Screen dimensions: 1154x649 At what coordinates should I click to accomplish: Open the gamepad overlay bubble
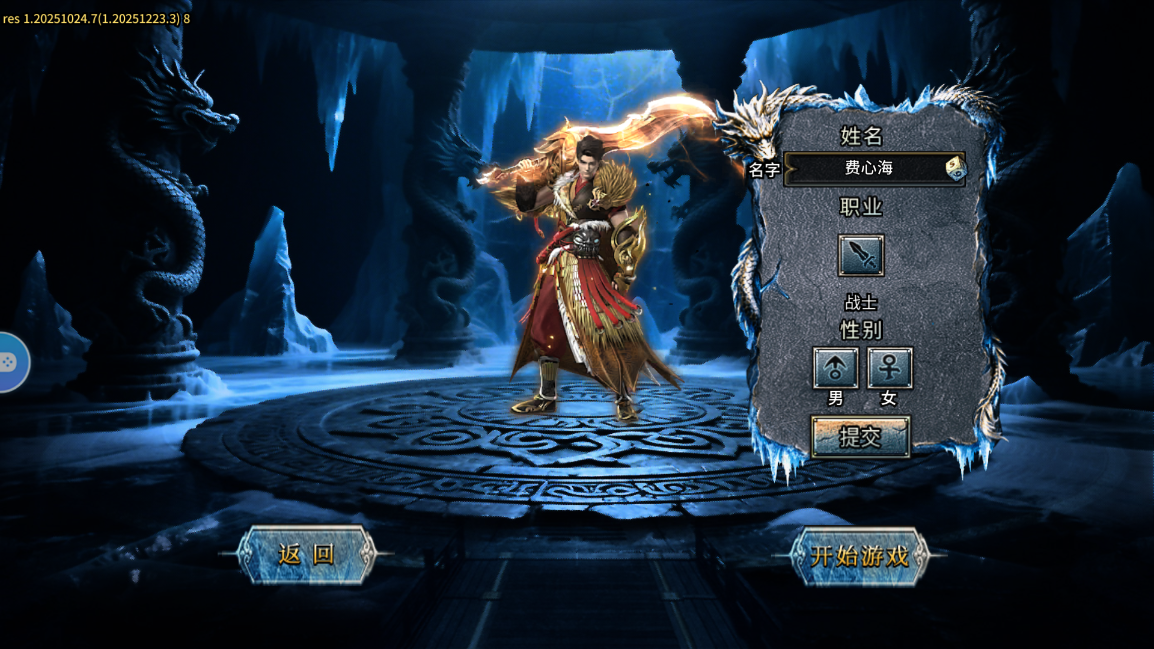pos(10,362)
